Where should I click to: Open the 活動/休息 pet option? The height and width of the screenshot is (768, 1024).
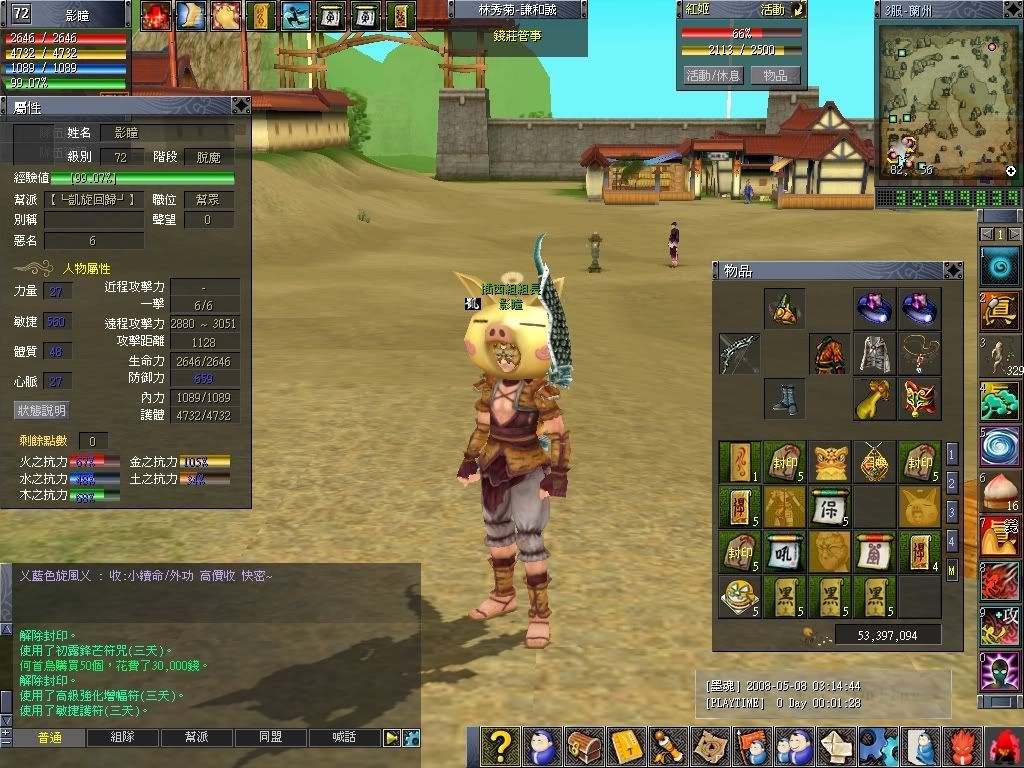coord(713,75)
